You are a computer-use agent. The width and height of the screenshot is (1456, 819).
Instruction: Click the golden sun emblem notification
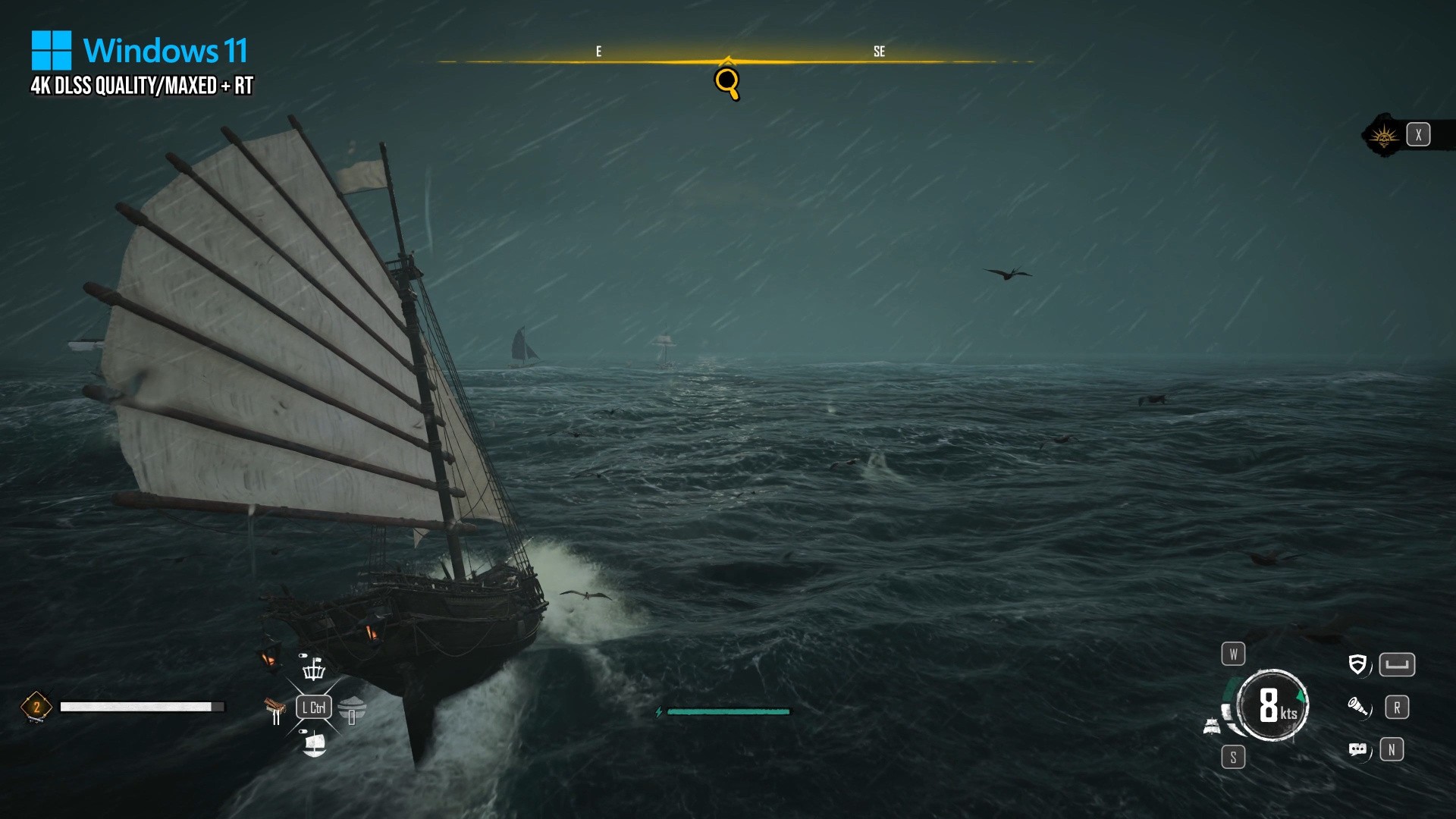(1384, 136)
